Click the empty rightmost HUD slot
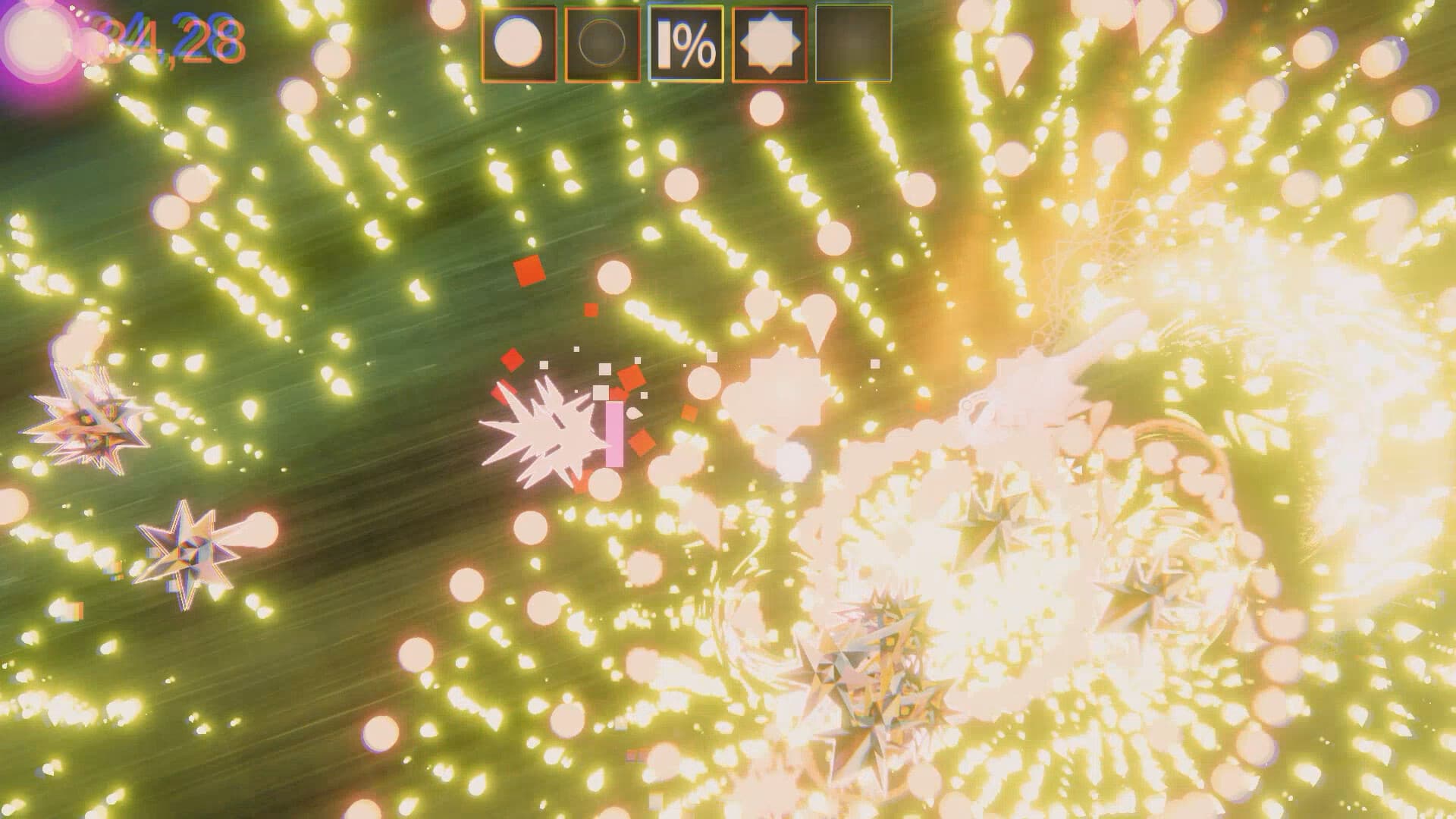Image resolution: width=1456 pixels, height=819 pixels. point(853,42)
